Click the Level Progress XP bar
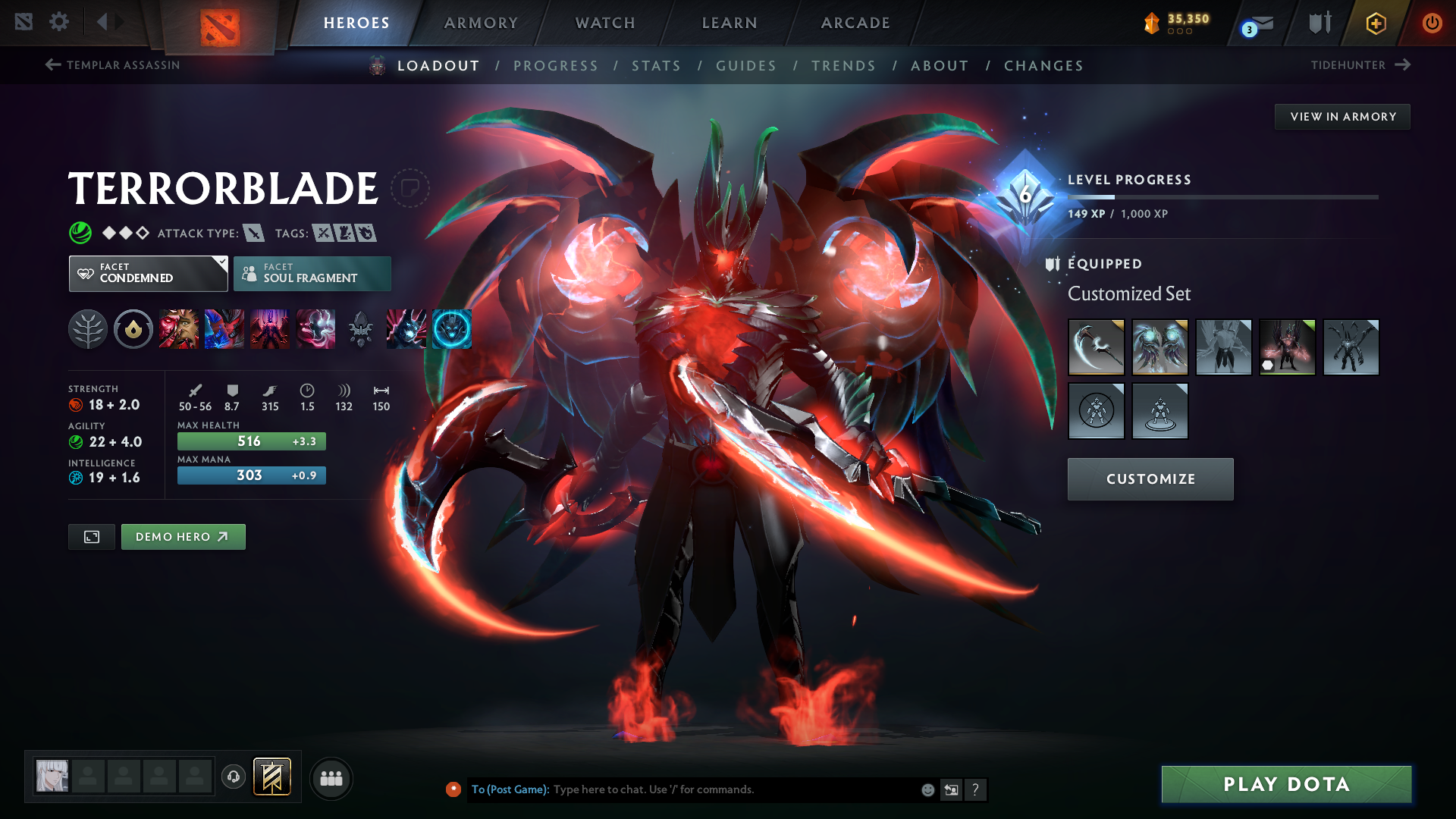 pyautogui.click(x=1222, y=196)
